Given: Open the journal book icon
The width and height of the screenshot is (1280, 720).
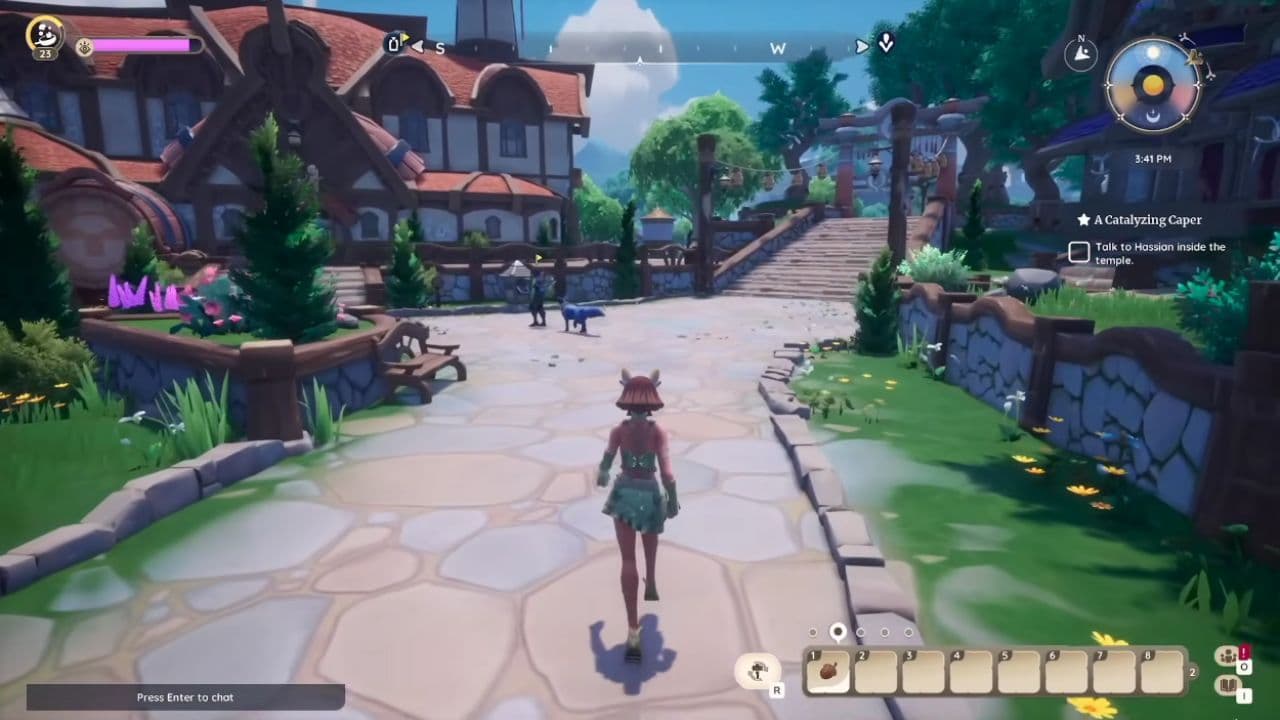Looking at the screenshot, I should click(1226, 686).
